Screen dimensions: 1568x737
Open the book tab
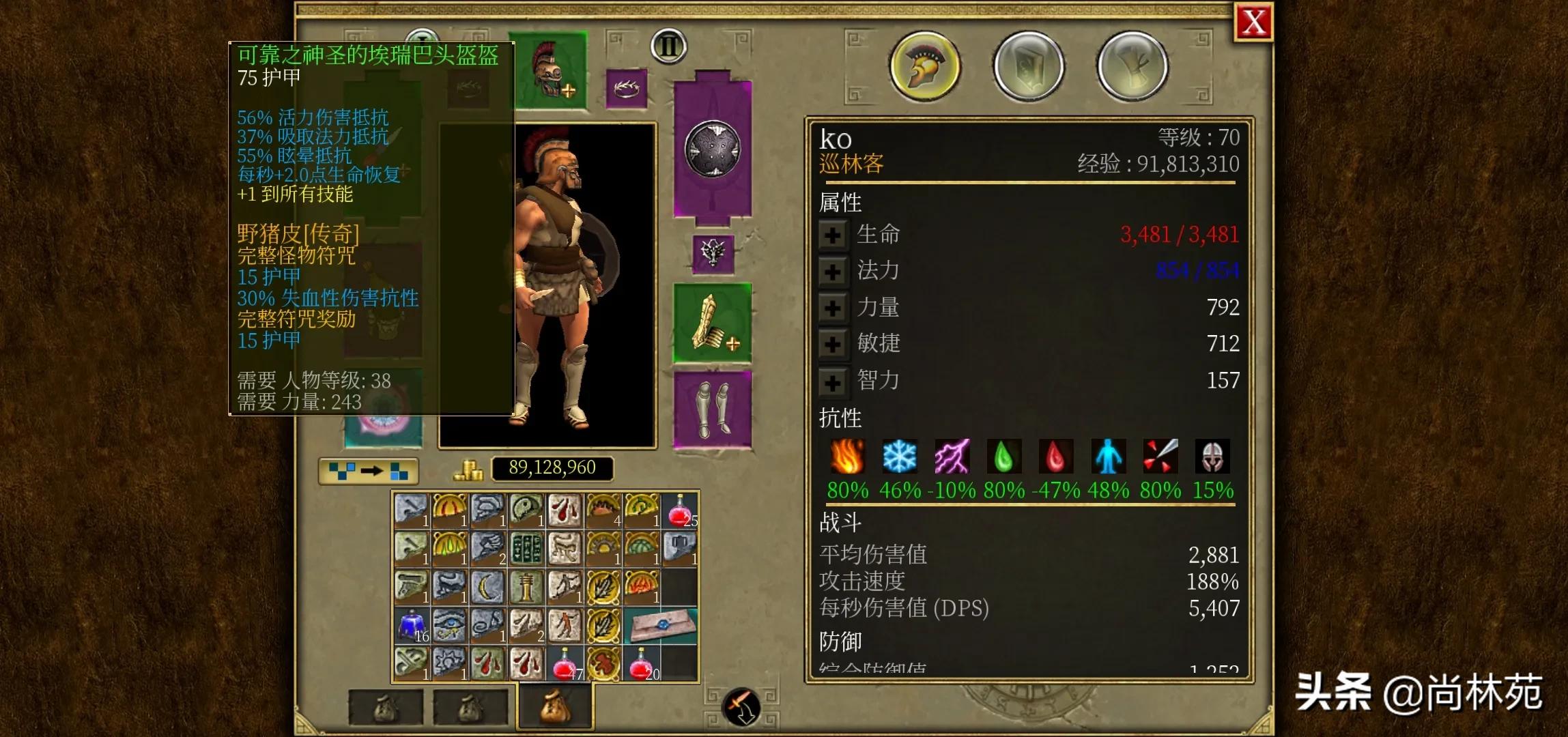1029,66
